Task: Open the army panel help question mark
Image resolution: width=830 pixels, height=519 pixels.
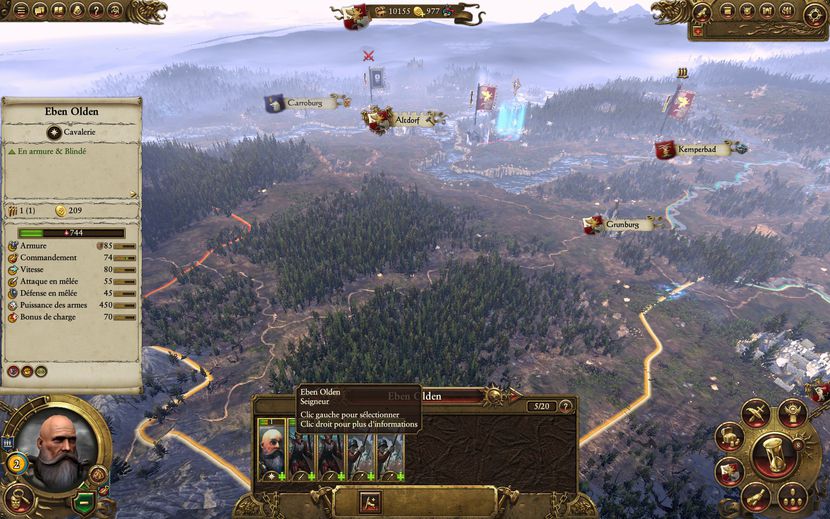Action: tap(566, 406)
